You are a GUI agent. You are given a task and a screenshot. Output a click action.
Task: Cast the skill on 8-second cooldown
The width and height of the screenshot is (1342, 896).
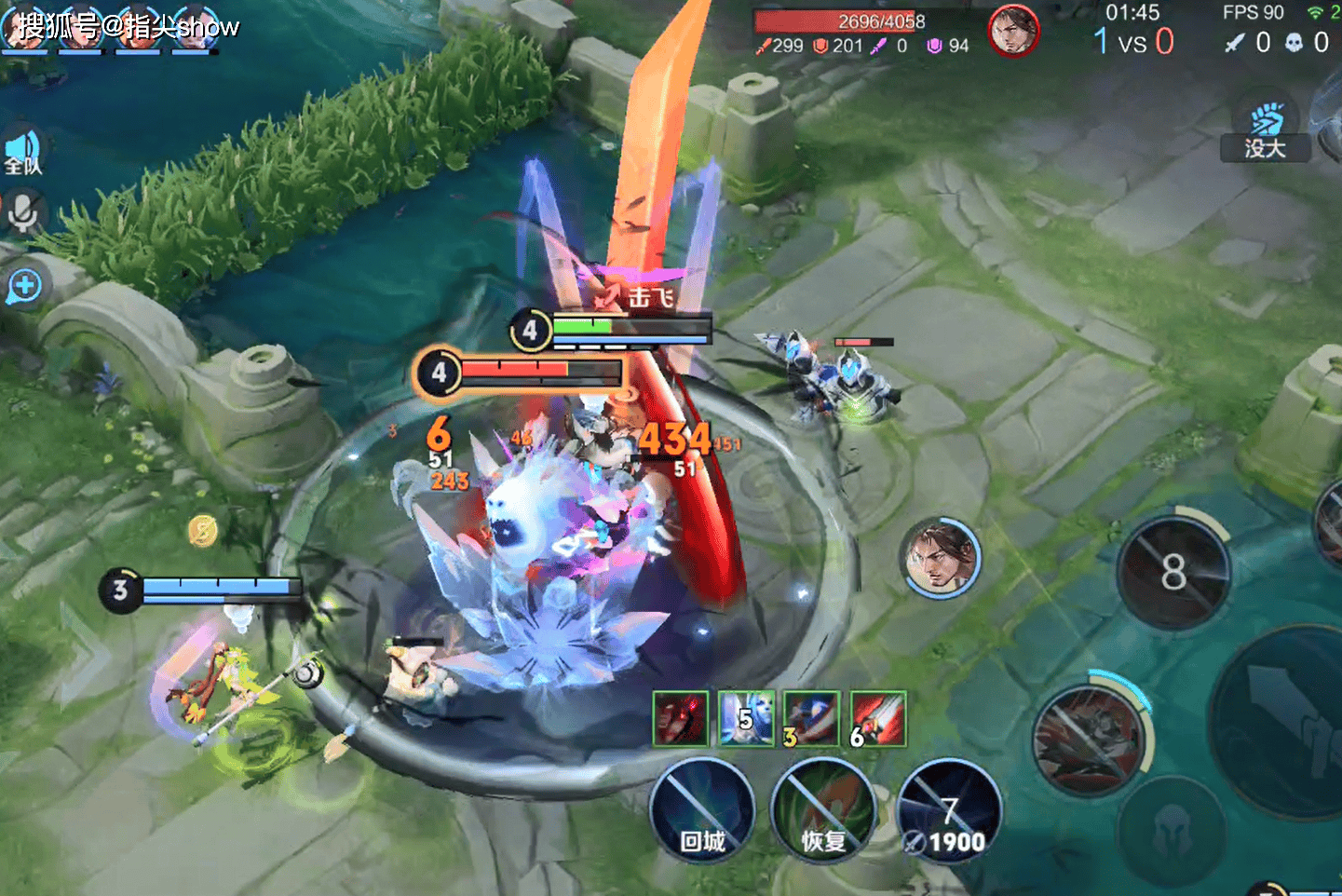pyautogui.click(x=1173, y=571)
